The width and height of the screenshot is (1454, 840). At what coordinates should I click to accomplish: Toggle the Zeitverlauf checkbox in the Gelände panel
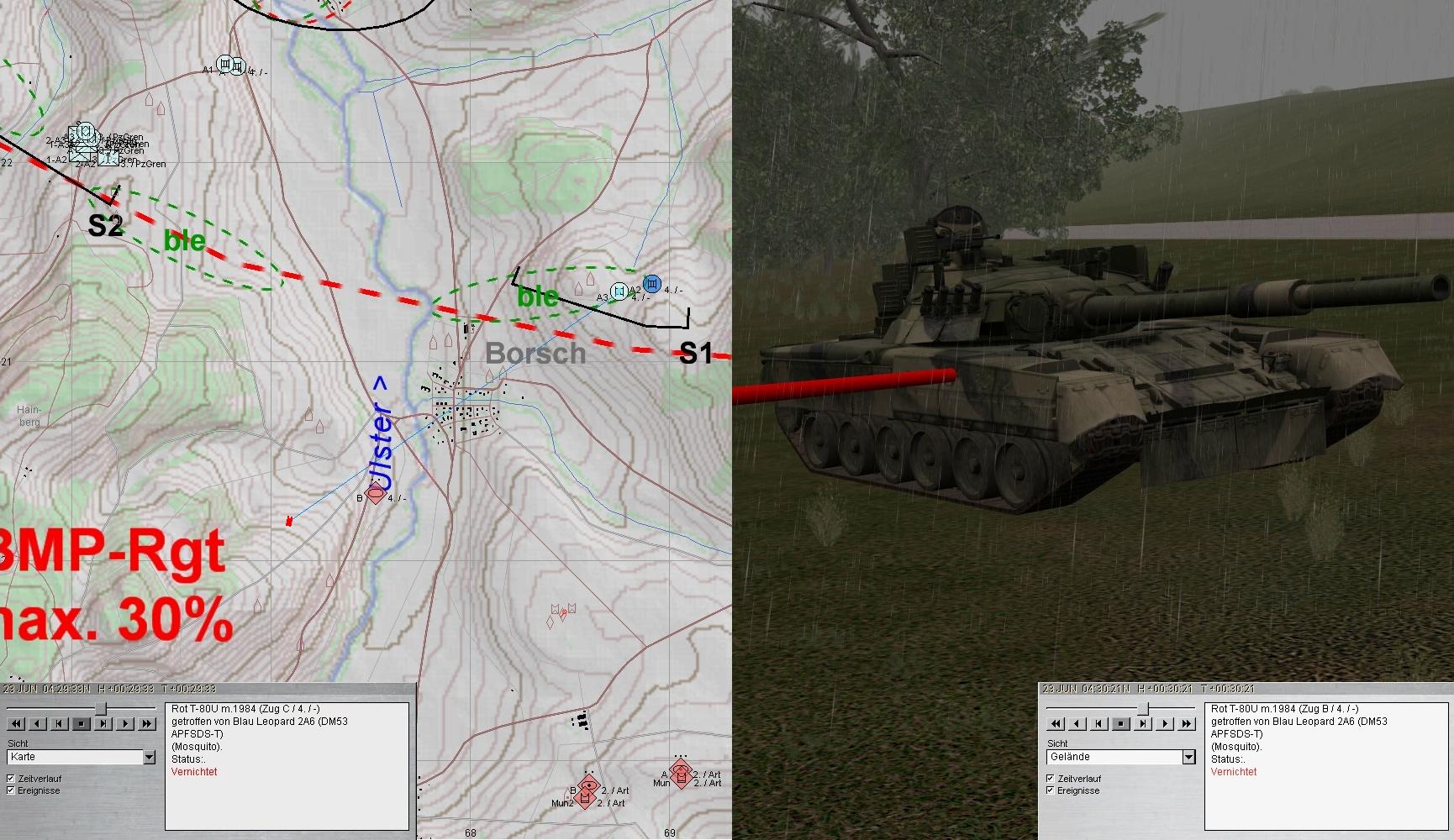[x=1051, y=779]
